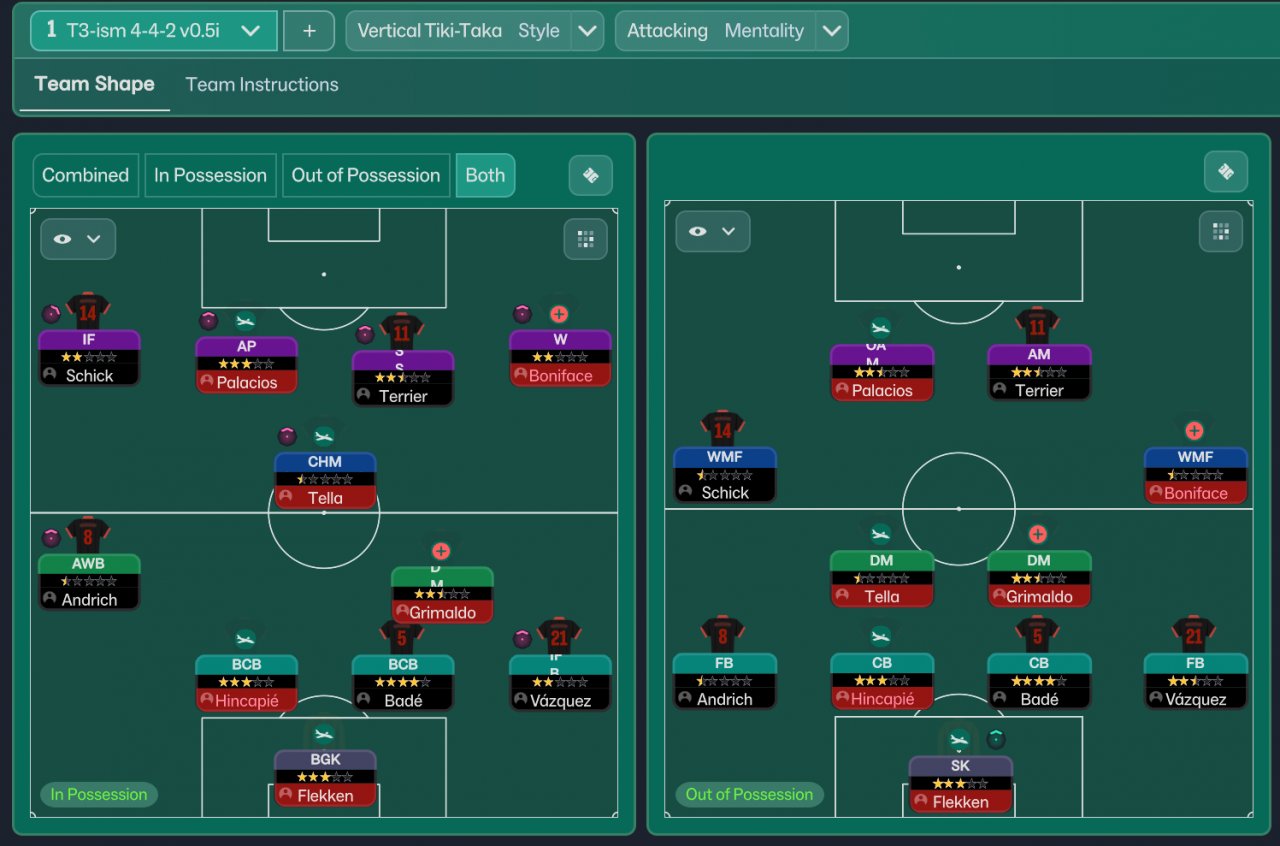
Task: Select Boniface's W role card
Action: point(560,358)
